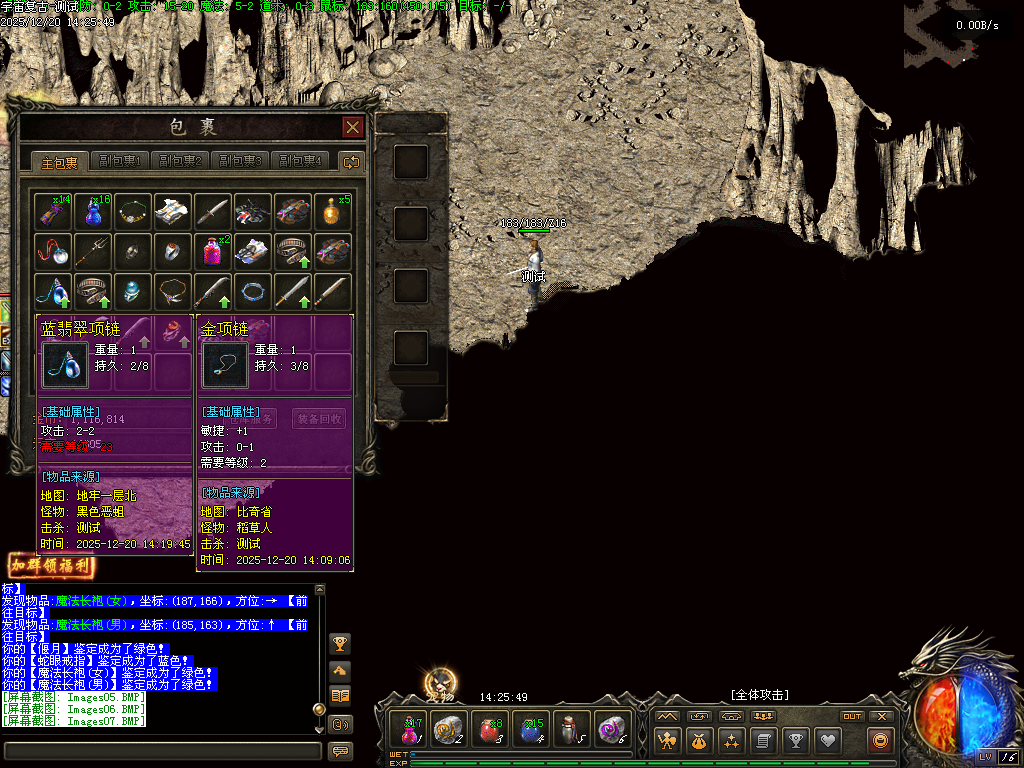Screen dimensions: 1024x768
Task: Click the 加群领福利 banner button
Action: pos(52,566)
